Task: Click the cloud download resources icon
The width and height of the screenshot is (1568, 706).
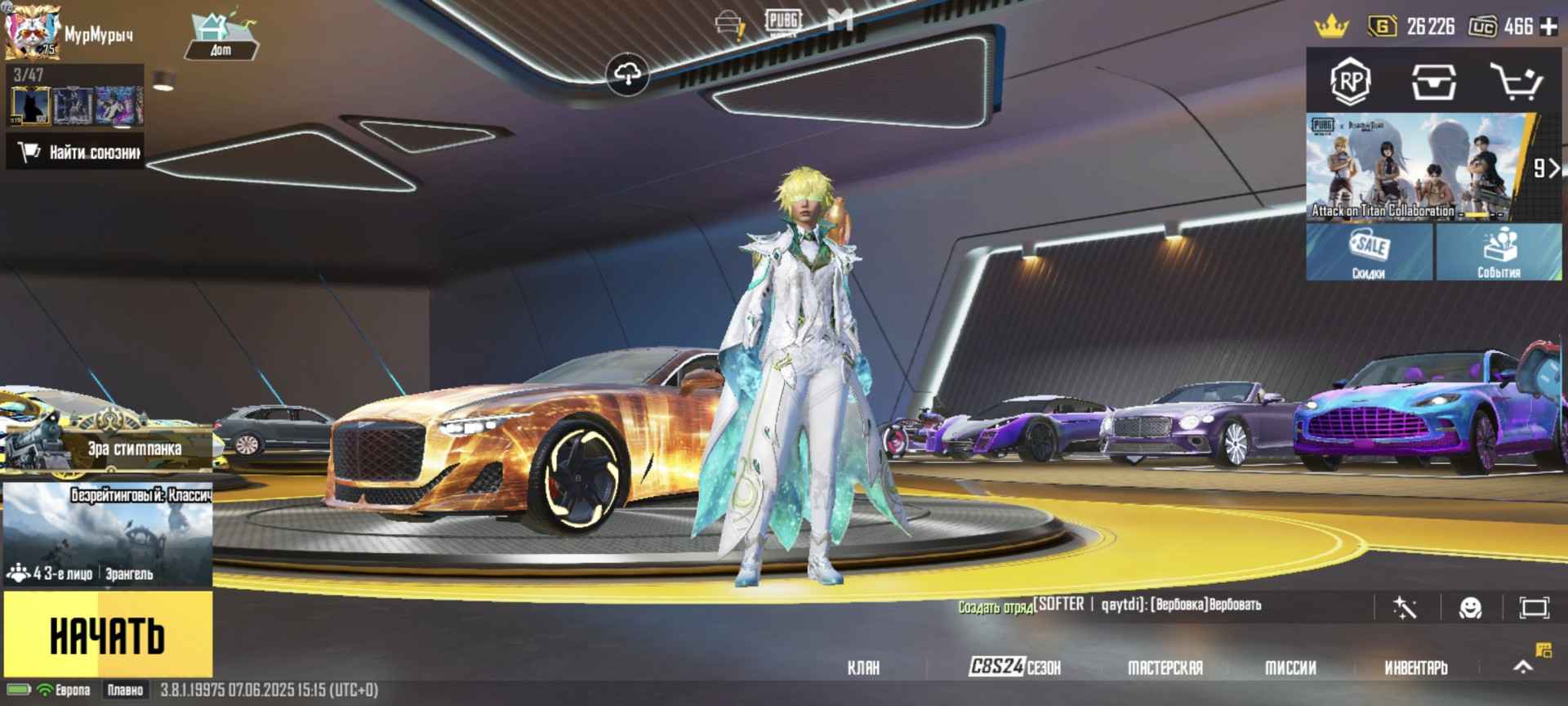Action: tap(629, 71)
